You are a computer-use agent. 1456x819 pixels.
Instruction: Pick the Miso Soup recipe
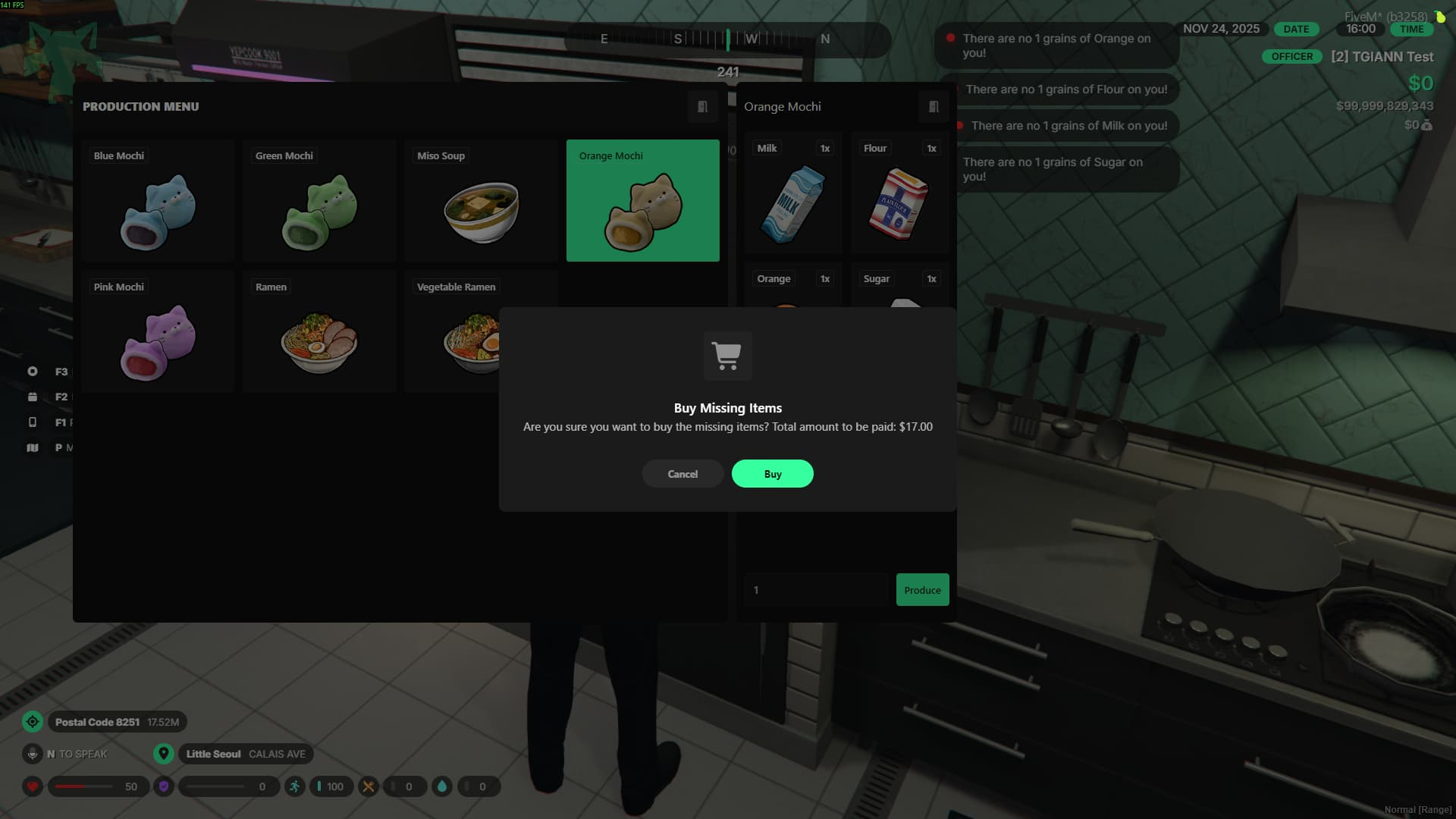click(x=481, y=201)
